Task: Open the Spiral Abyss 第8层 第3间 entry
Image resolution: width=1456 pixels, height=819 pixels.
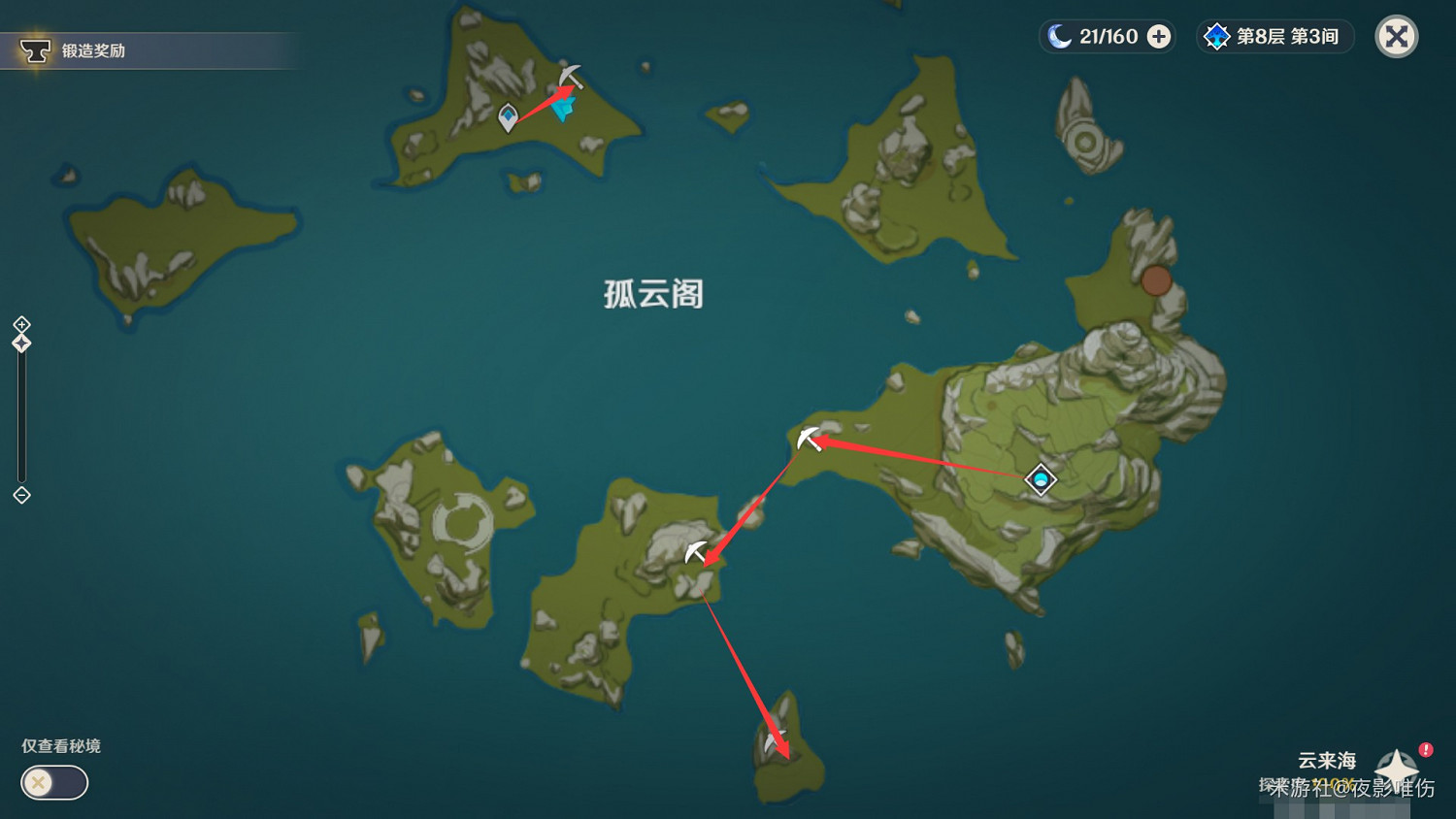Action: 1274,37
